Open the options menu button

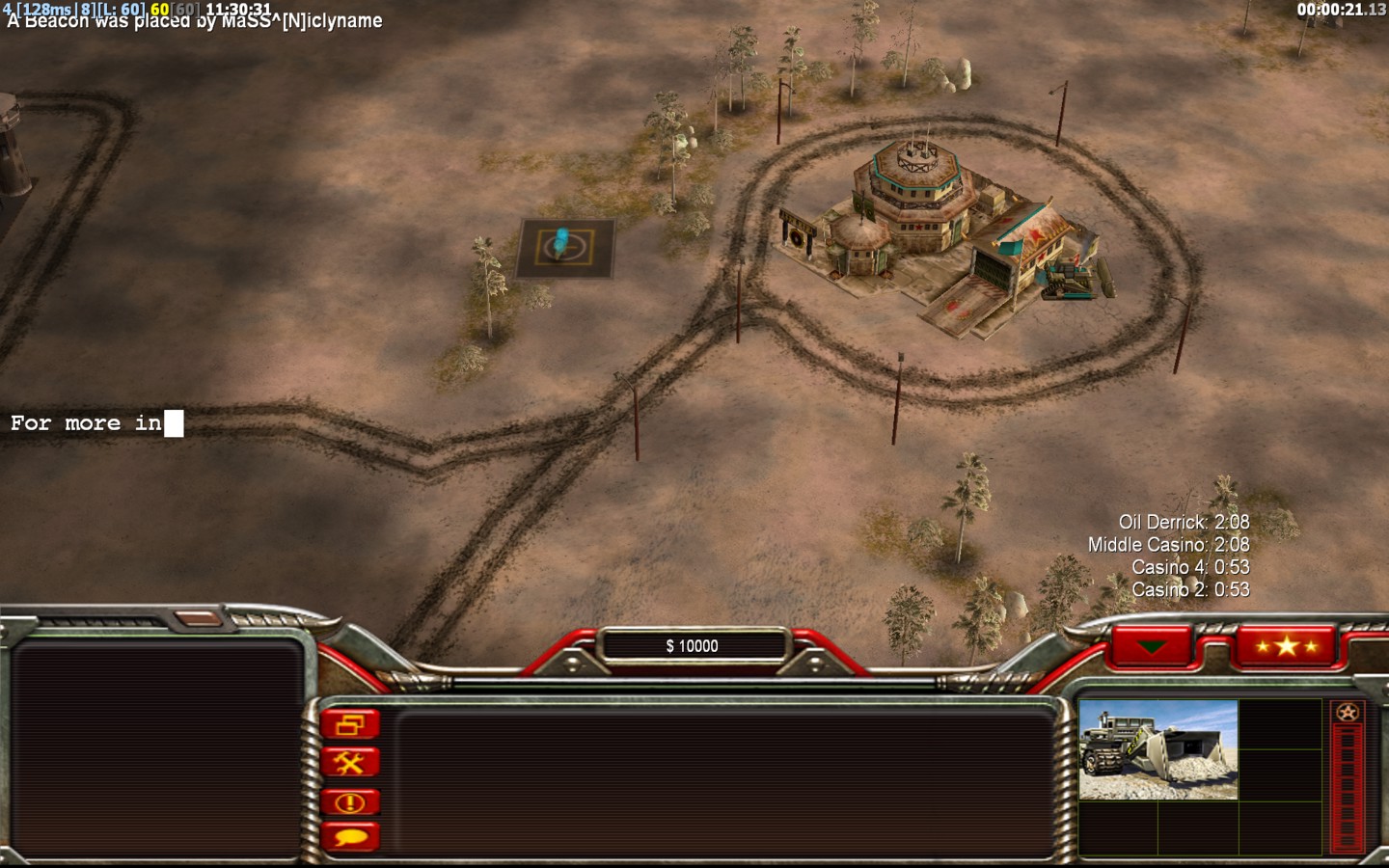[350, 724]
